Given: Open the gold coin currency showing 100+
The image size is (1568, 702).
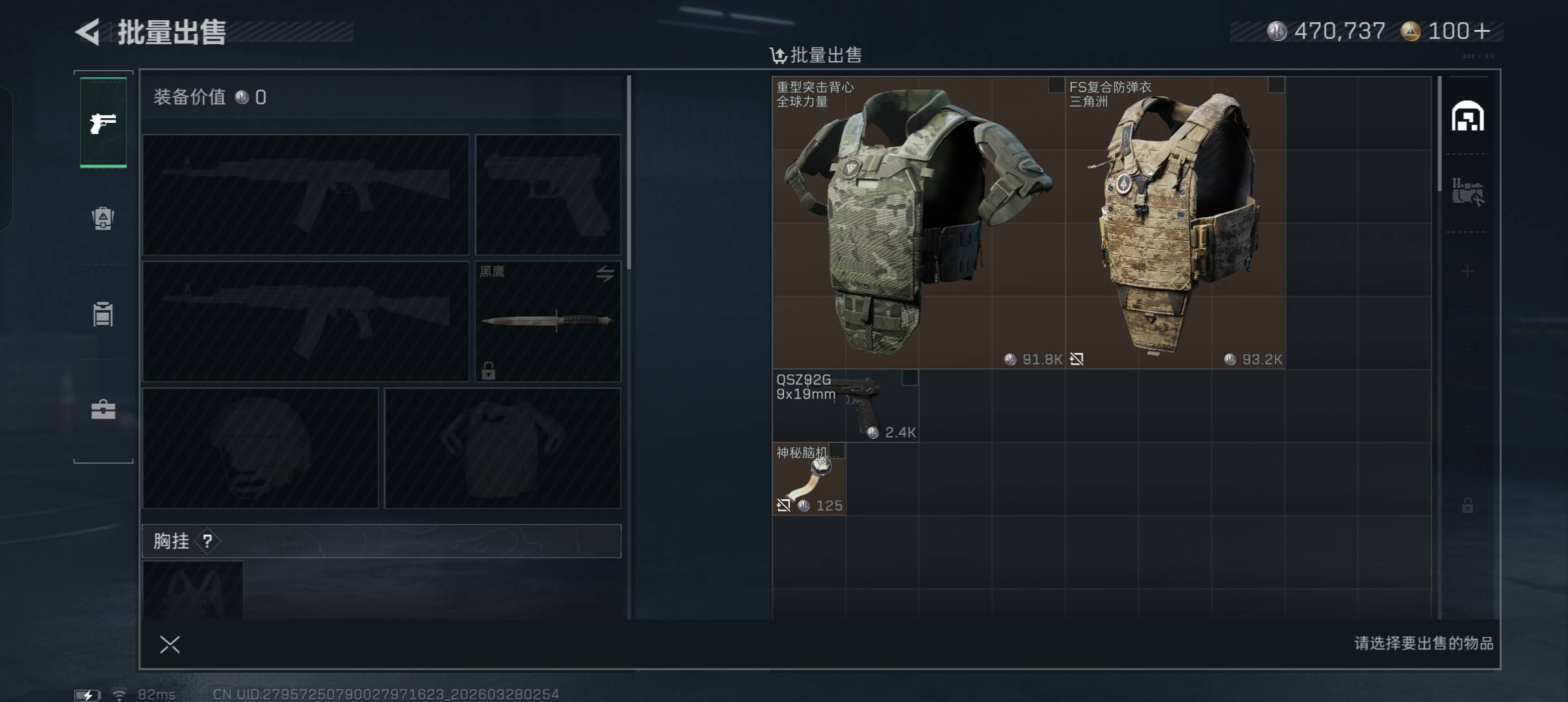Looking at the screenshot, I should pyautogui.click(x=1446, y=31).
